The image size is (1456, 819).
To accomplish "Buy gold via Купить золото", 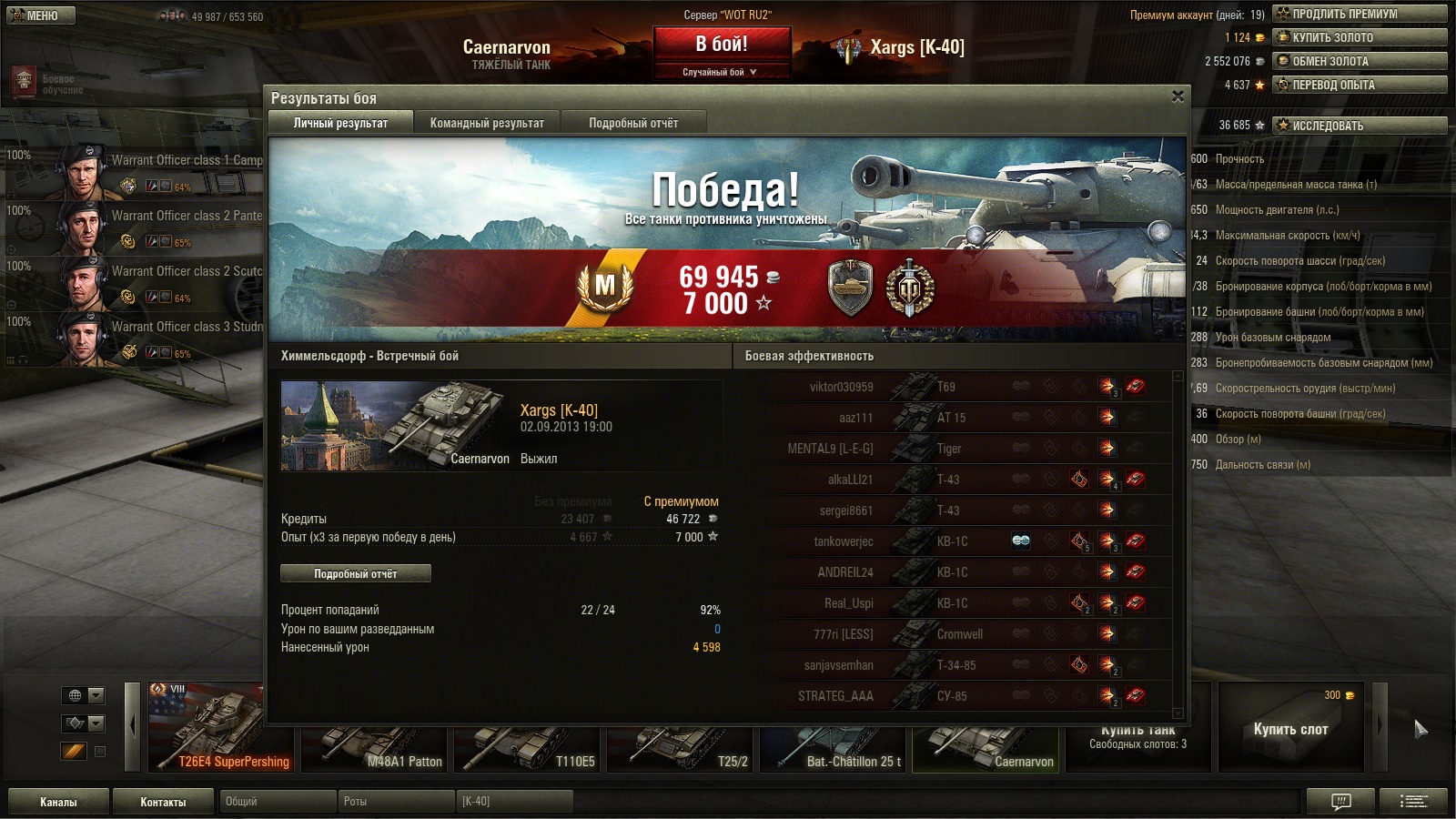I will [x=1360, y=37].
